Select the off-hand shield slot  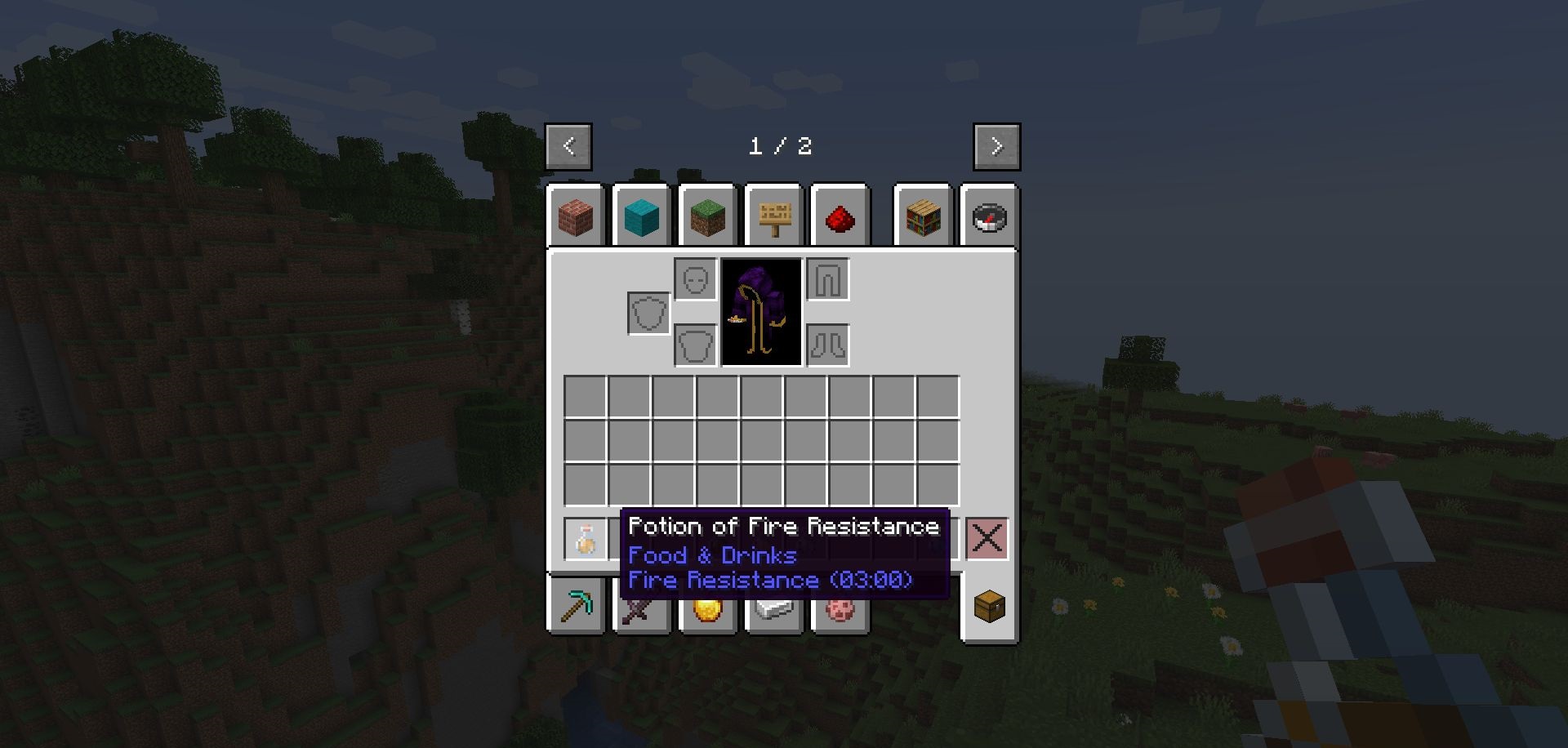click(x=649, y=313)
